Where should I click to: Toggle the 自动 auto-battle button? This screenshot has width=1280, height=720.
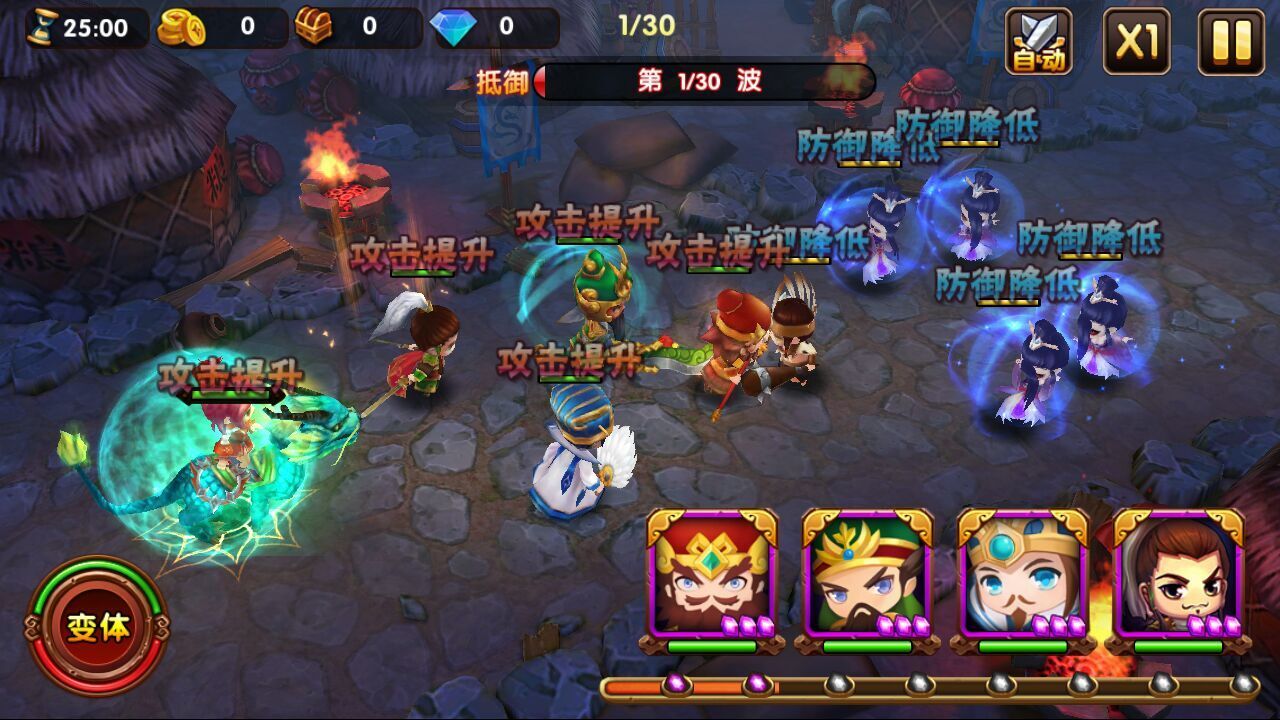pos(1039,41)
